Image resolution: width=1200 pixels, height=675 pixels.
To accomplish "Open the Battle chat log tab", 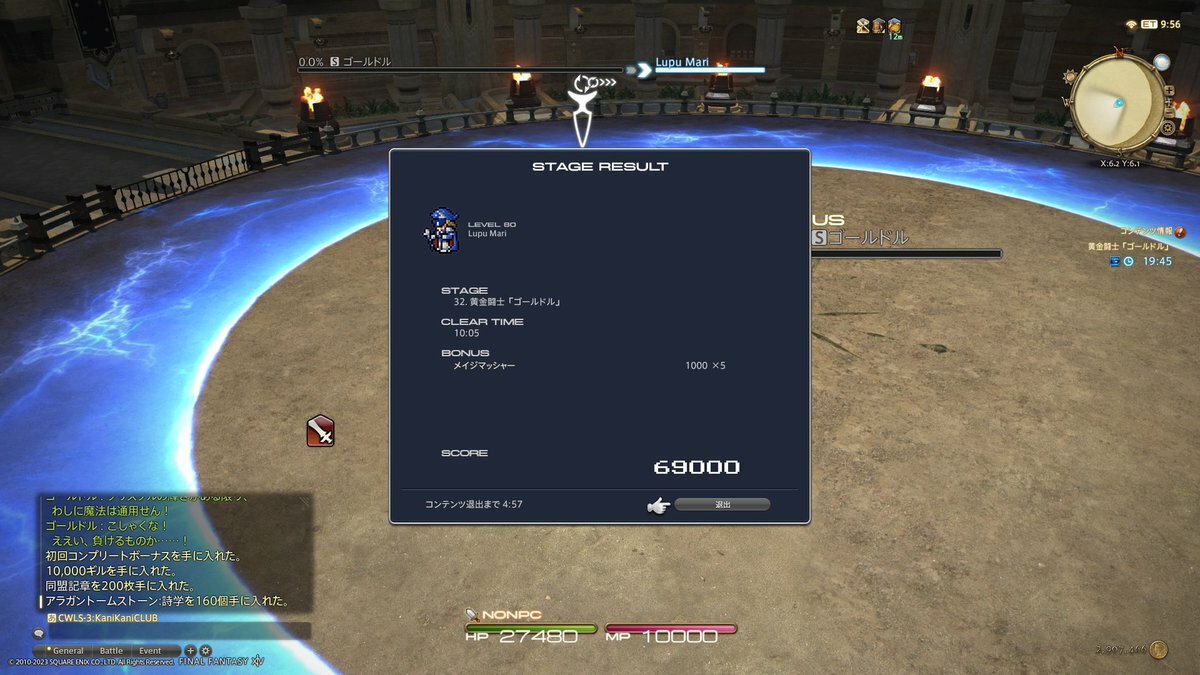I will pyautogui.click(x=111, y=650).
